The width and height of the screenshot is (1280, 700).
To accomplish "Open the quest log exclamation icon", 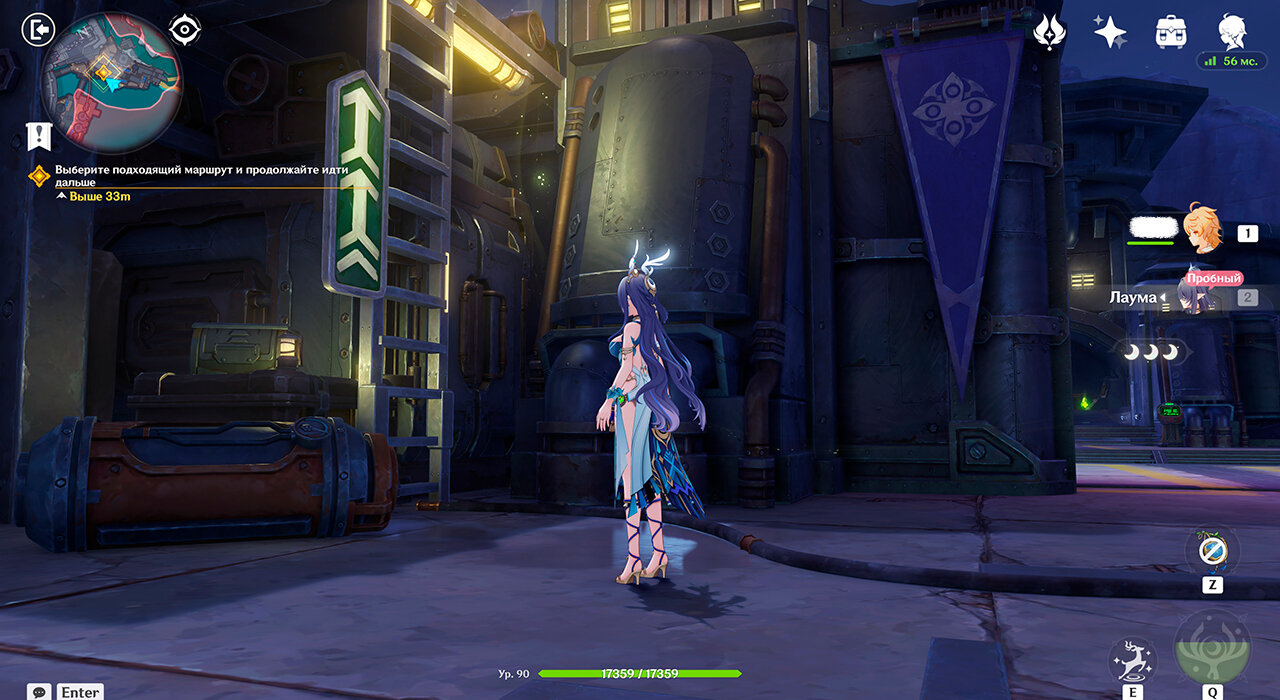I will coord(39,136).
